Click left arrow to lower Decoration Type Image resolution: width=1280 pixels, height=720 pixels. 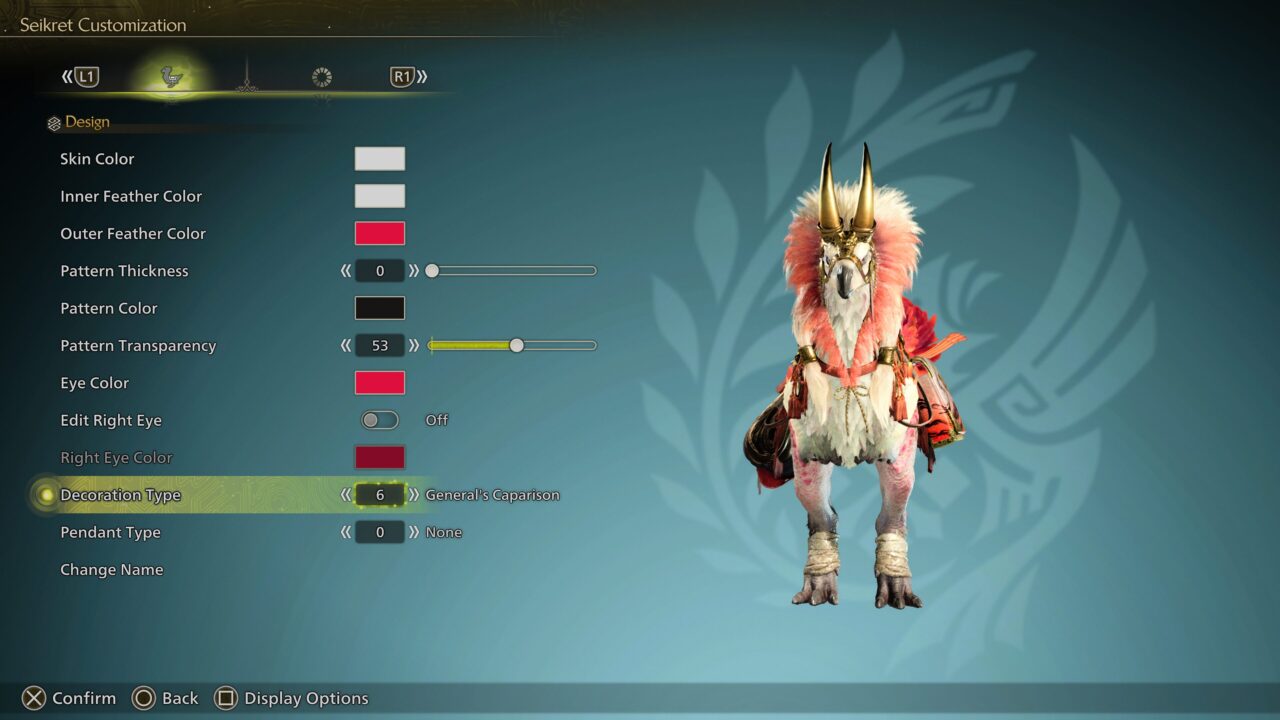(344, 494)
